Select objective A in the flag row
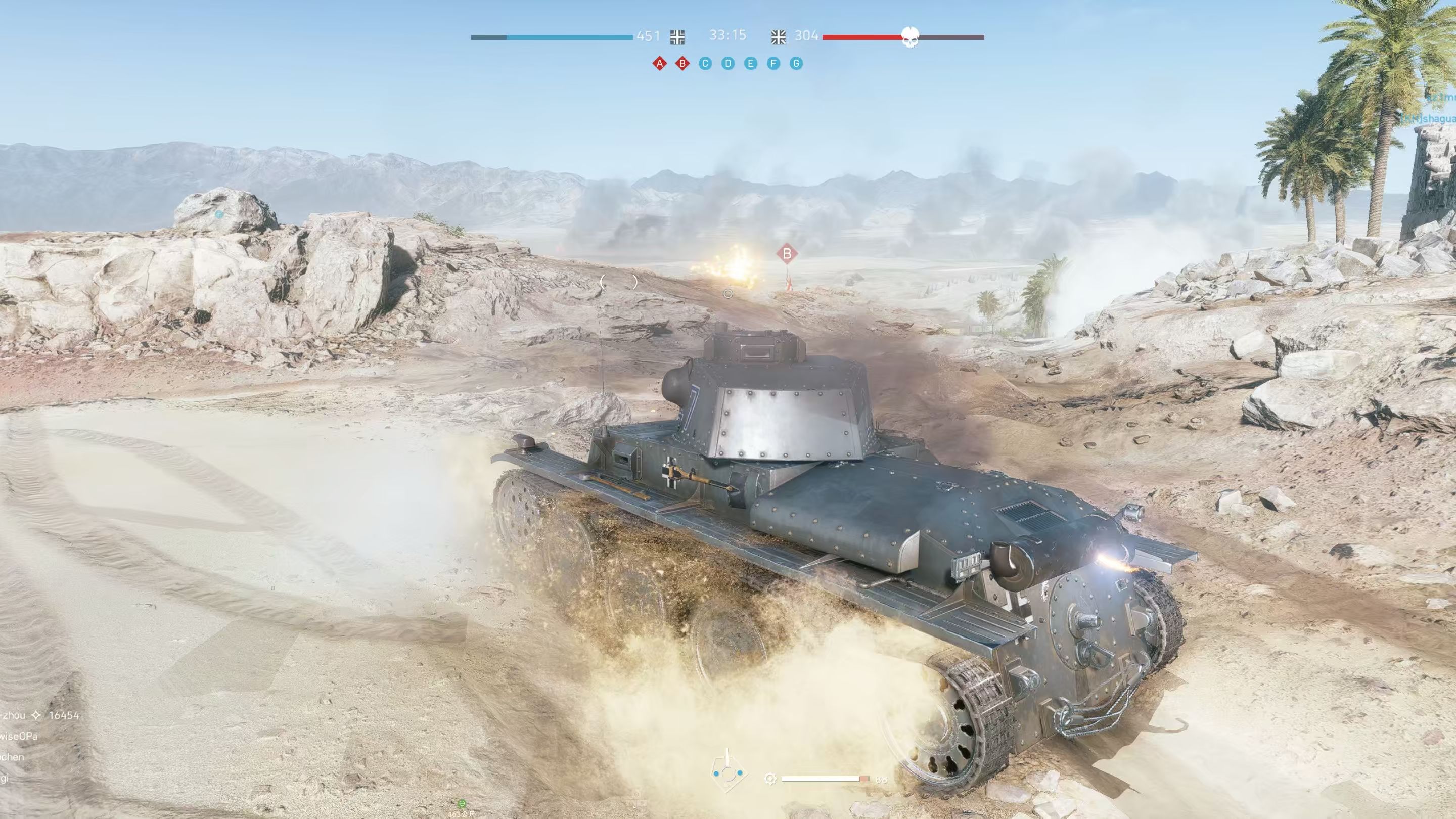 [x=659, y=63]
